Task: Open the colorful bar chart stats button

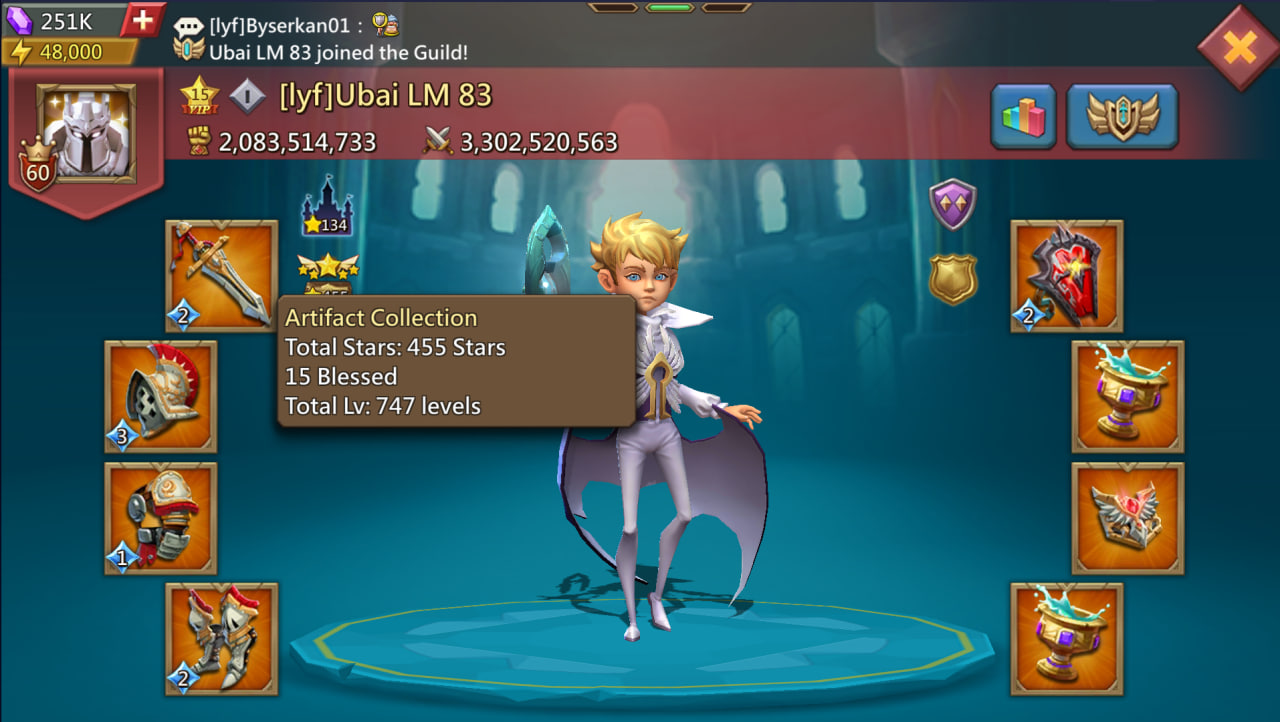Action: click(1023, 117)
